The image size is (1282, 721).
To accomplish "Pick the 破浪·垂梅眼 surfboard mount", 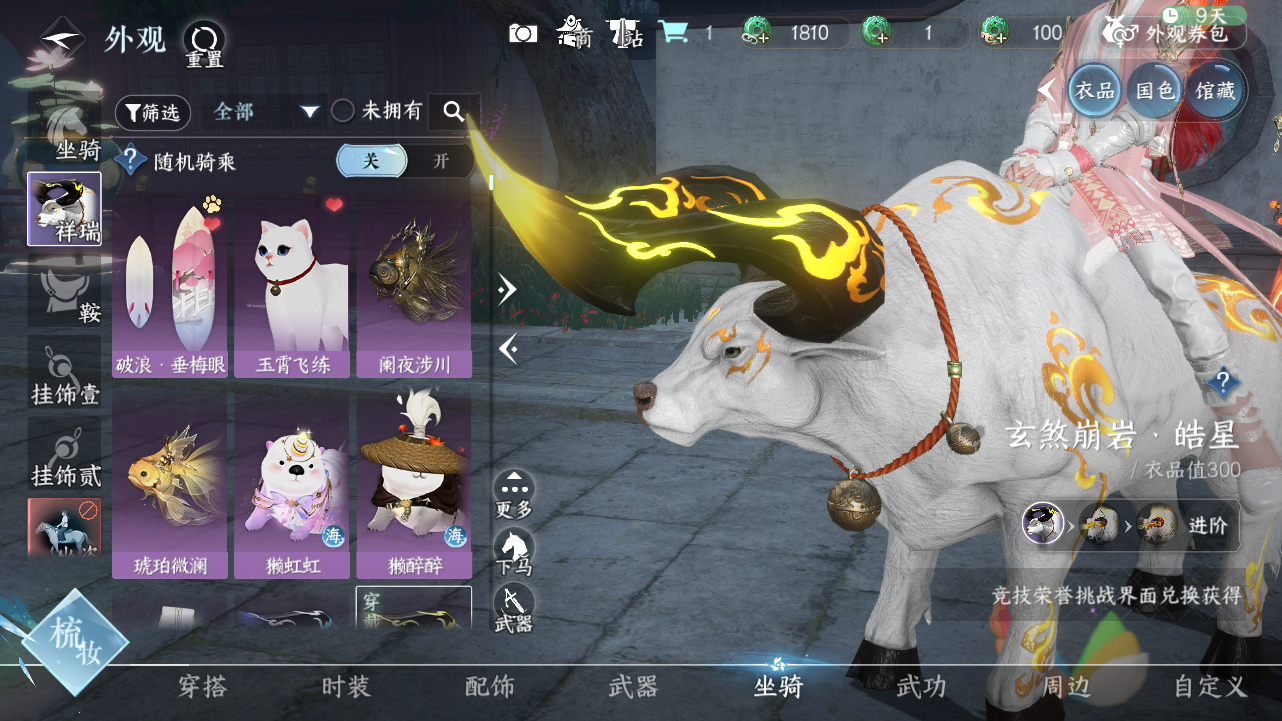I will (x=170, y=287).
